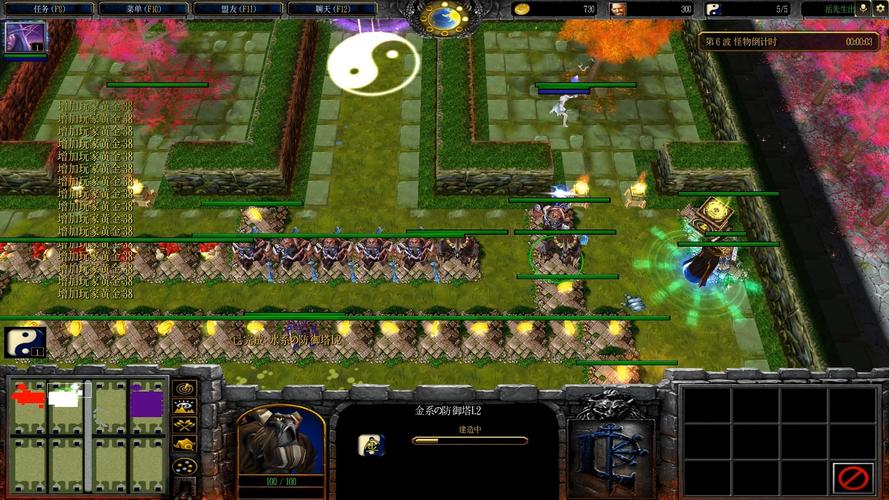889x500 pixels.
Task: Expand the wave 6 countdown timer panel
Action: pos(788,42)
